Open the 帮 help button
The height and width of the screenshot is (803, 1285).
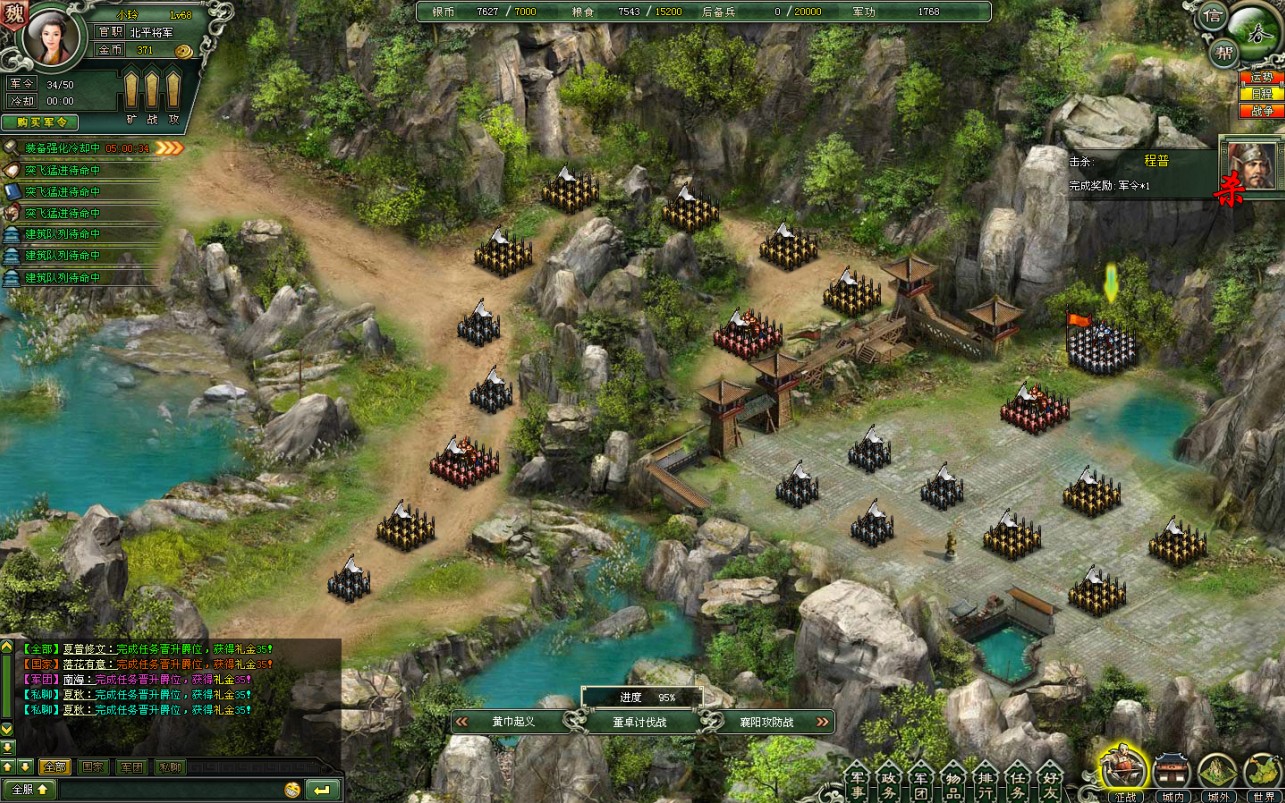[1223, 52]
